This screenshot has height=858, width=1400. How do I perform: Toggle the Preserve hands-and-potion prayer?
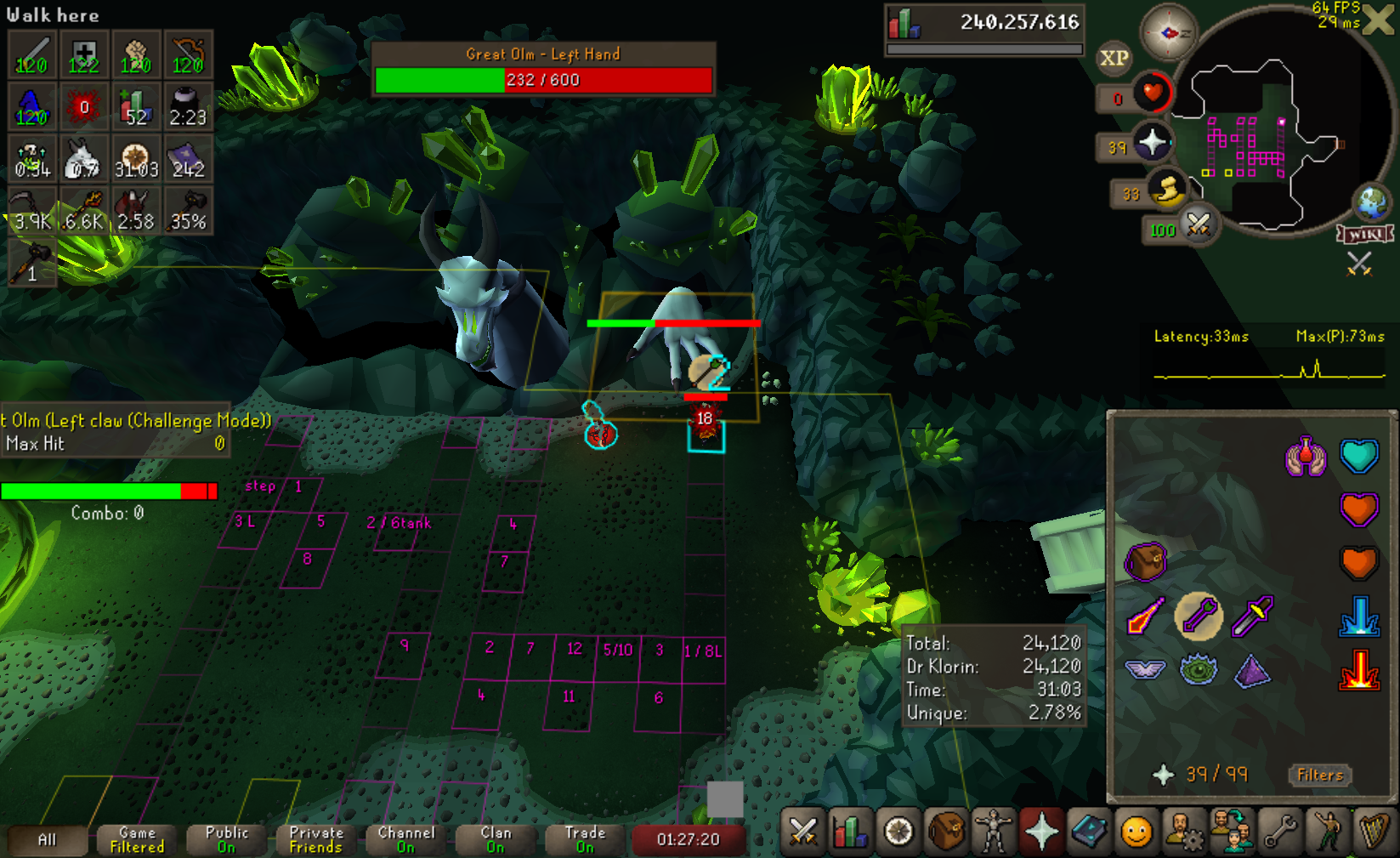1306,457
